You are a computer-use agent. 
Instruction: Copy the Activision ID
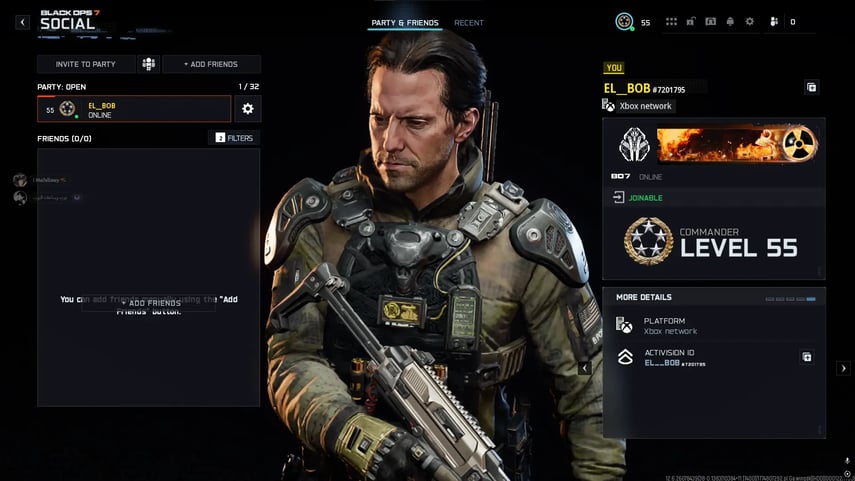tap(807, 357)
